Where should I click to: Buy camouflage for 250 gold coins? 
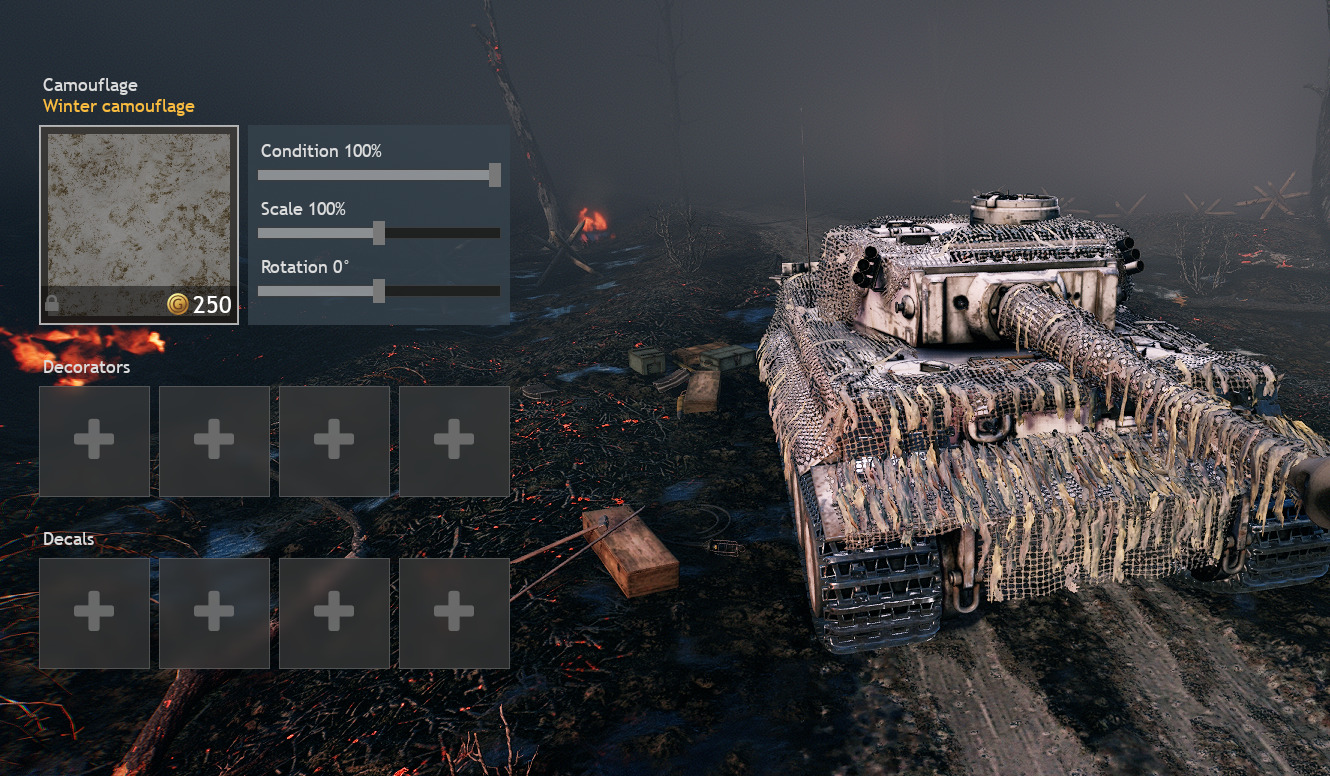pos(200,305)
